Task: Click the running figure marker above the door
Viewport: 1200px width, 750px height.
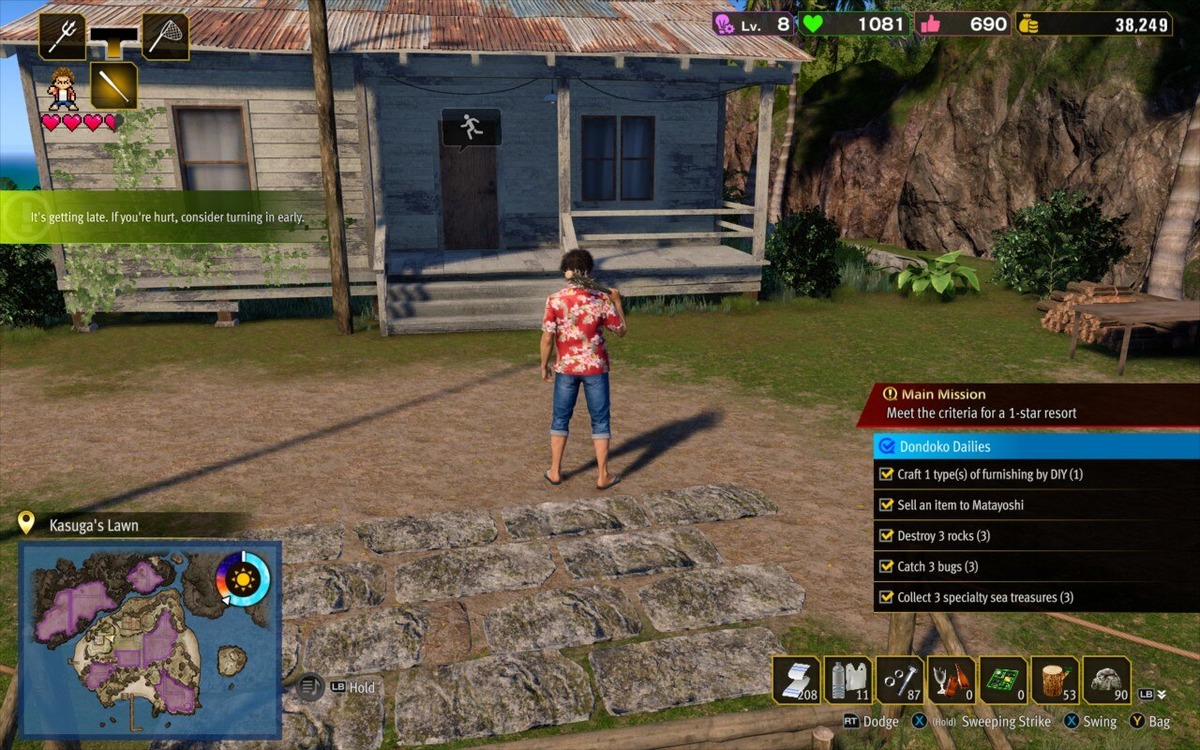Action: click(x=471, y=127)
